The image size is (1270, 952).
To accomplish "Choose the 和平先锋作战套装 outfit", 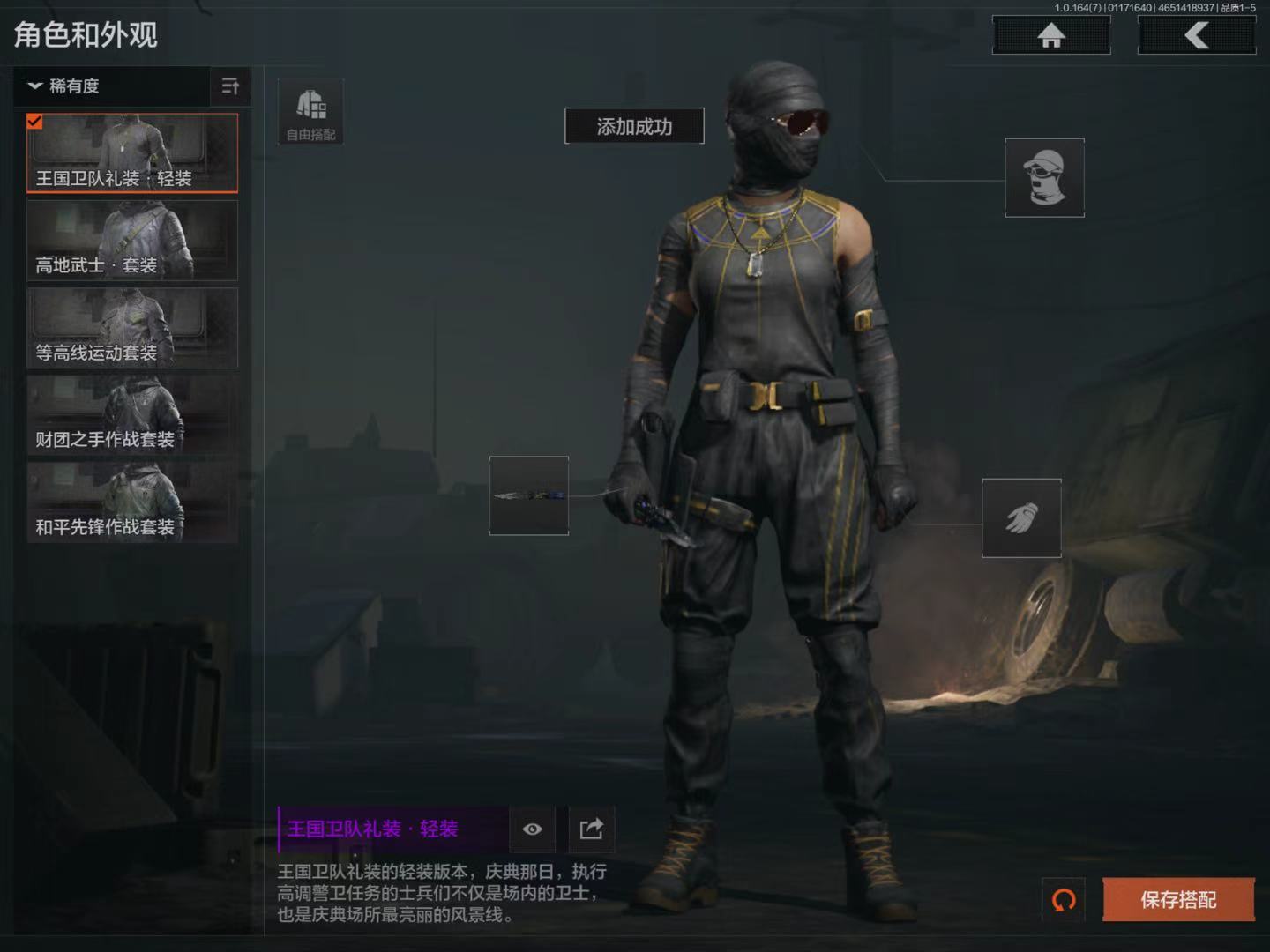I will point(132,502).
